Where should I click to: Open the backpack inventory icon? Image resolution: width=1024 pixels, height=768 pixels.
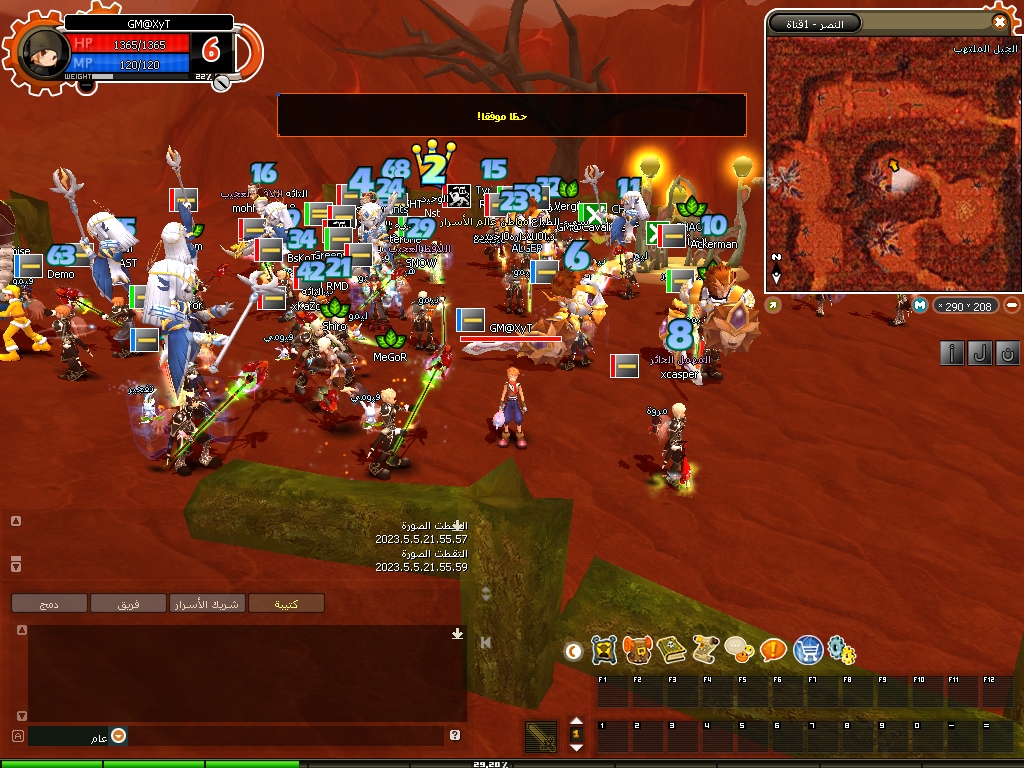(x=637, y=651)
